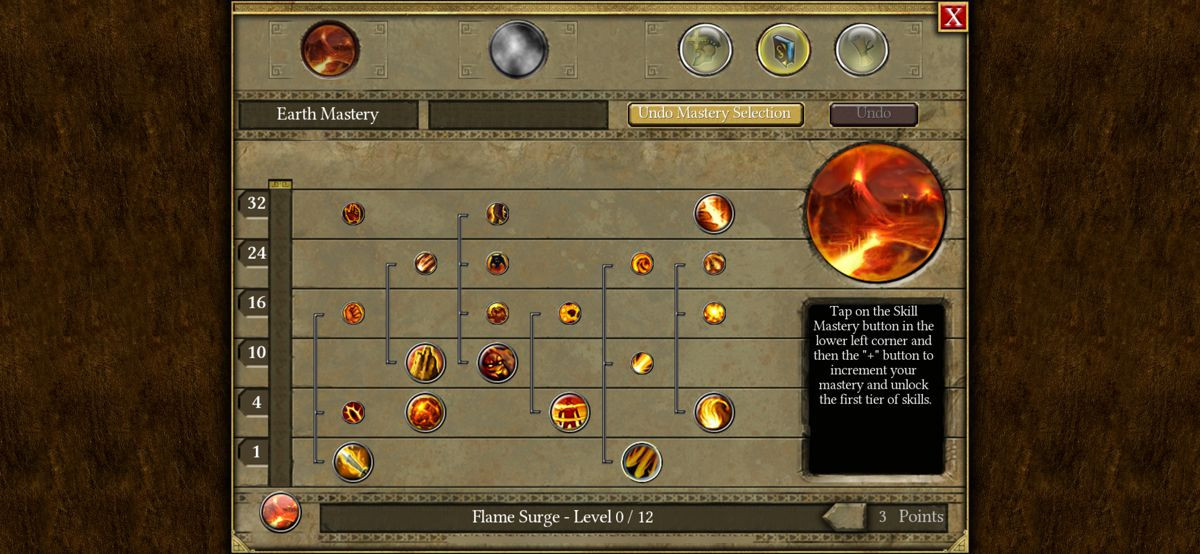
Task: Click the greyed-out Undo button
Action: pyautogui.click(x=873, y=113)
